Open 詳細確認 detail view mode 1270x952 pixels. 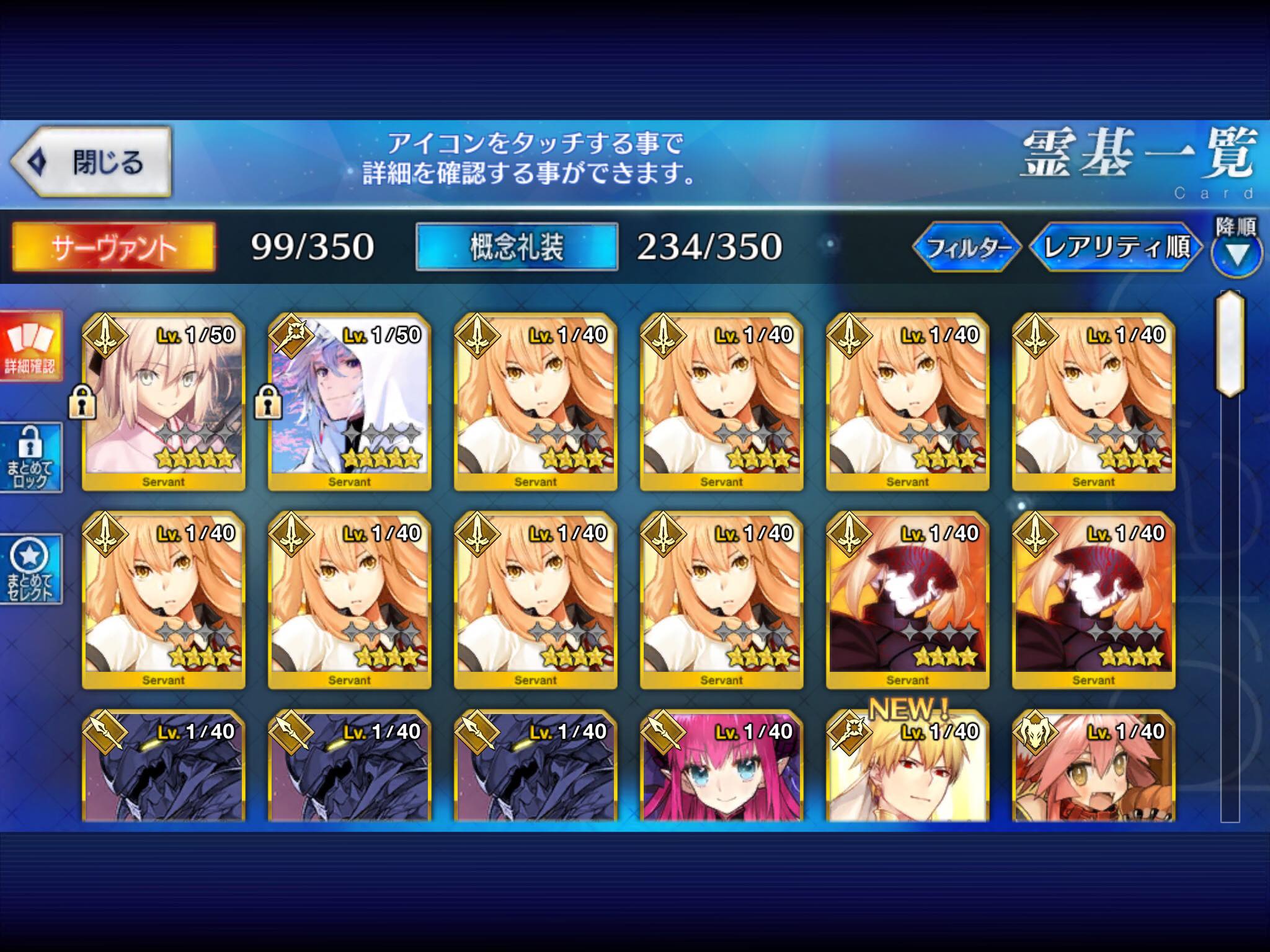(30, 346)
